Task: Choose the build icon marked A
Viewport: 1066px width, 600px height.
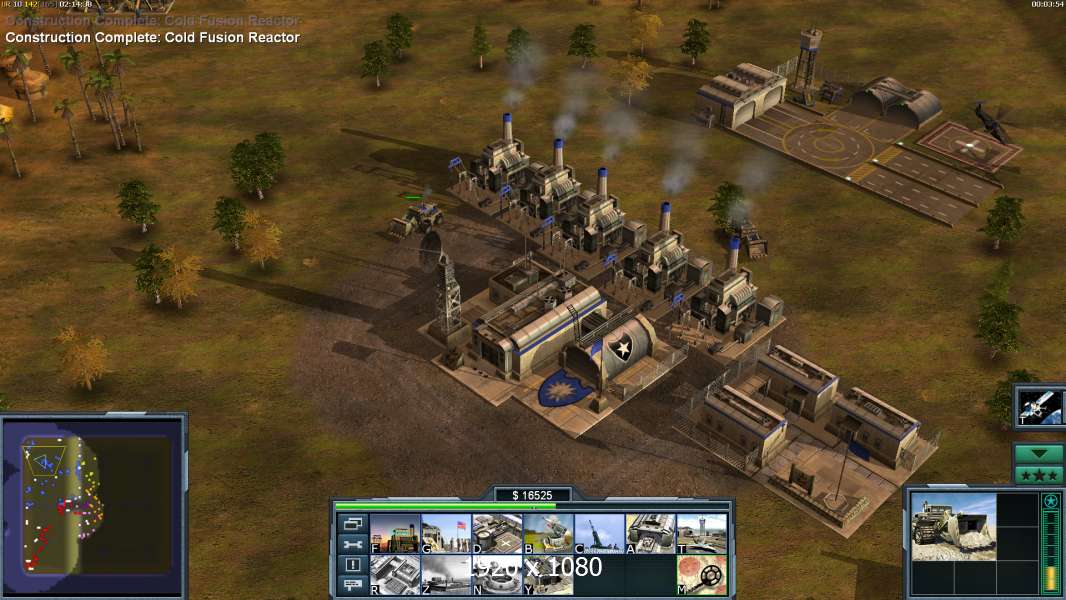Action: [x=651, y=534]
